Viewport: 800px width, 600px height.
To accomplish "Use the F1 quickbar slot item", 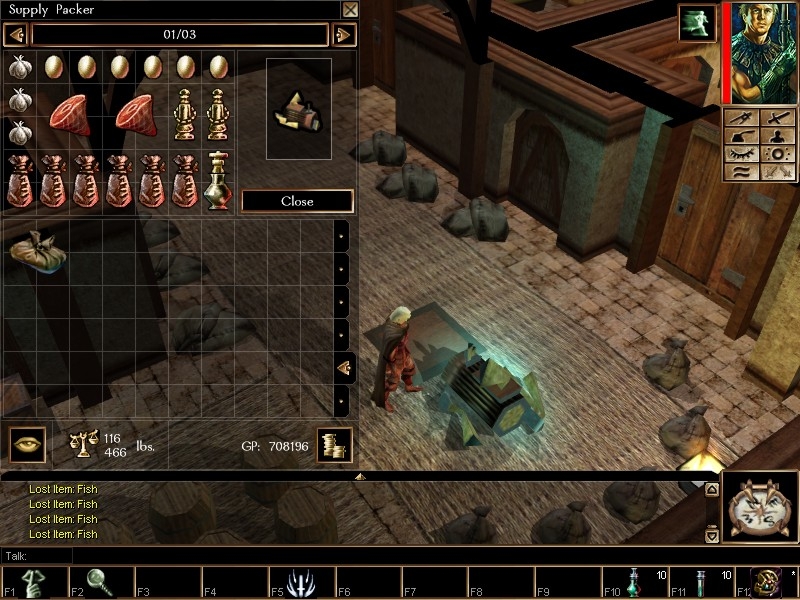I will pos(34,583).
